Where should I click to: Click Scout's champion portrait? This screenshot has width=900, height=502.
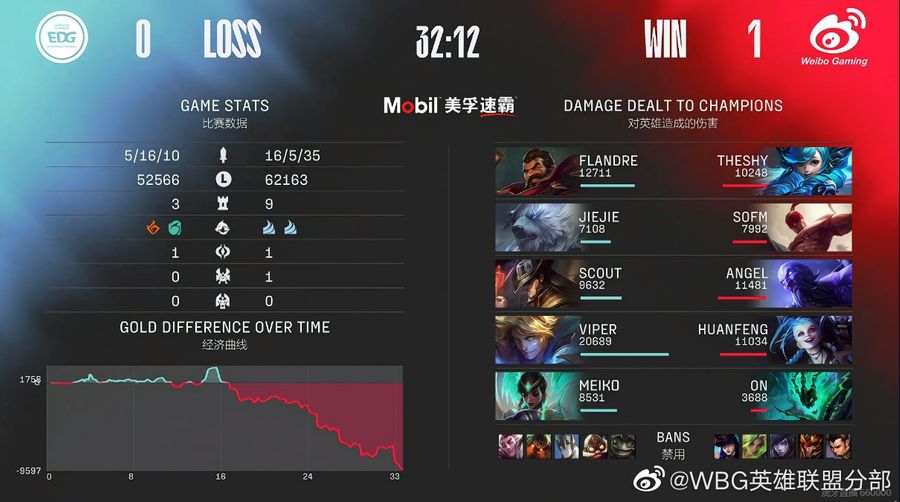pyautogui.click(x=535, y=284)
